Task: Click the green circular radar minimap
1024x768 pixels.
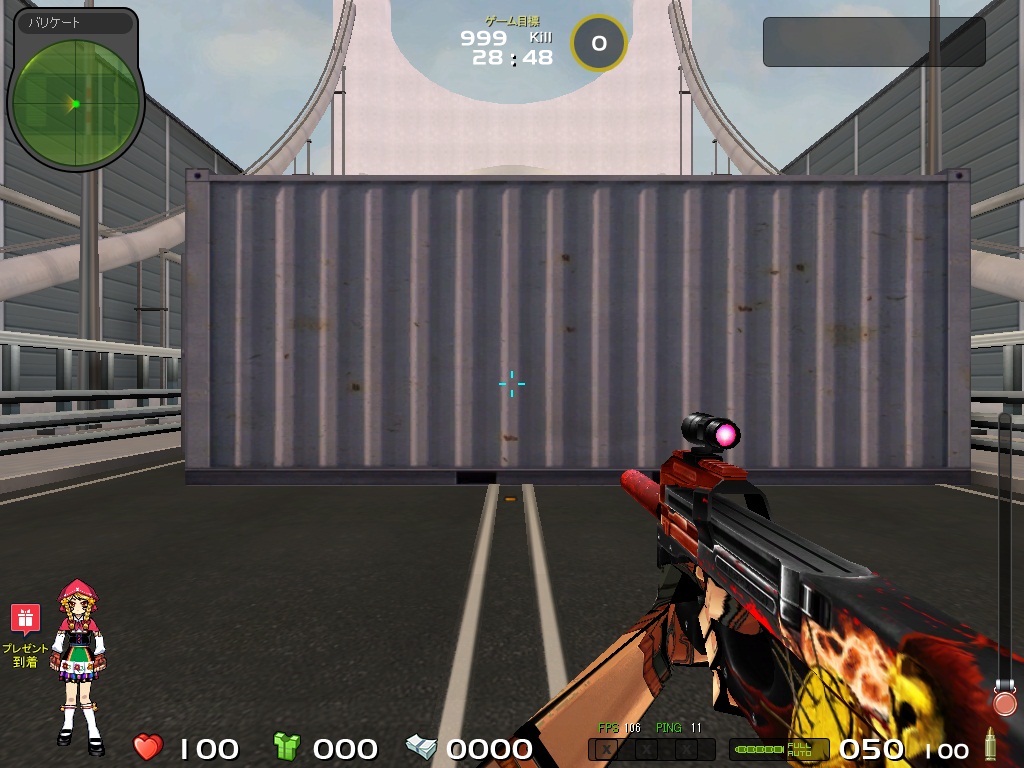Action: [x=75, y=103]
